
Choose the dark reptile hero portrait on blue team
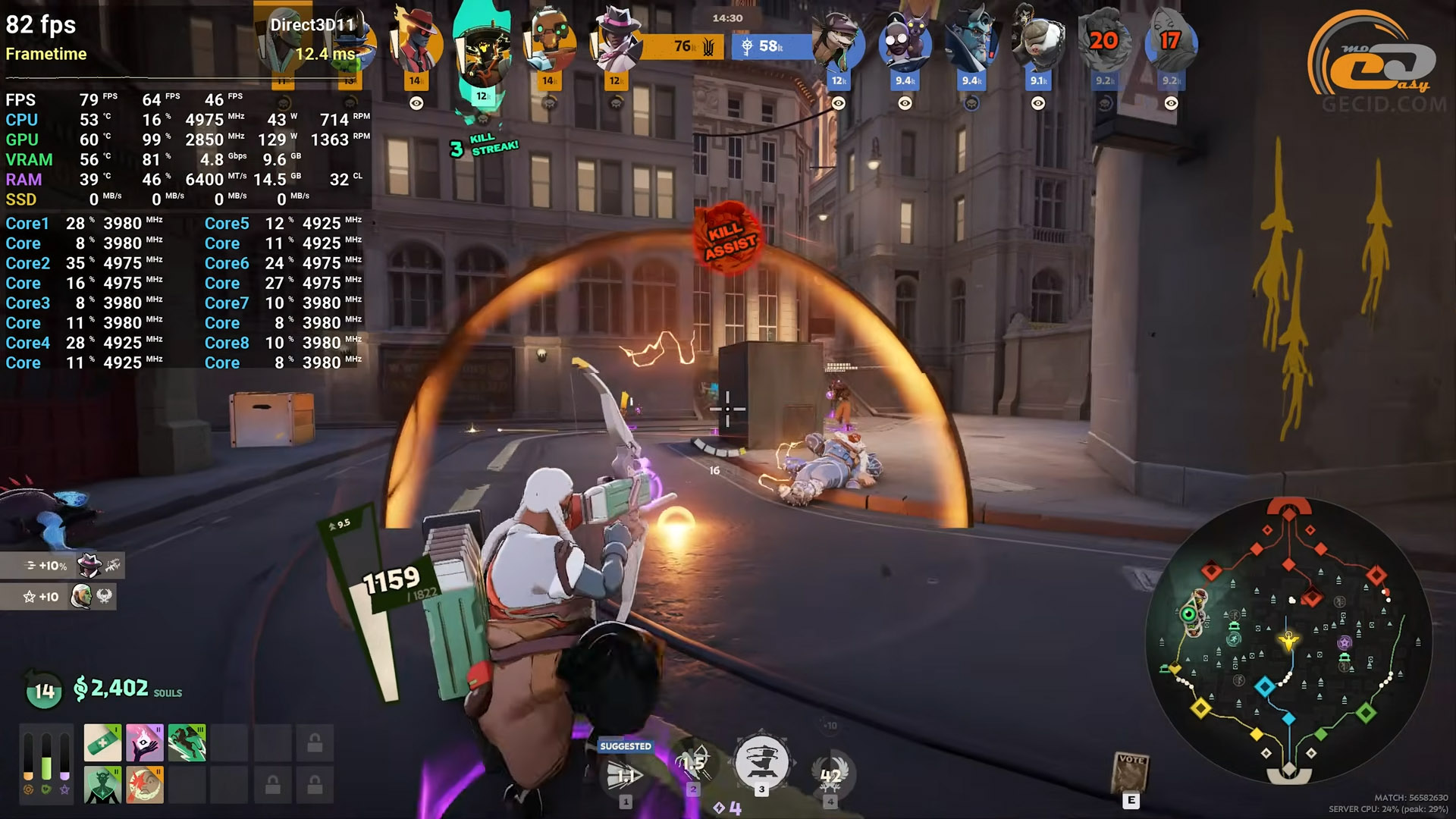tap(838, 44)
